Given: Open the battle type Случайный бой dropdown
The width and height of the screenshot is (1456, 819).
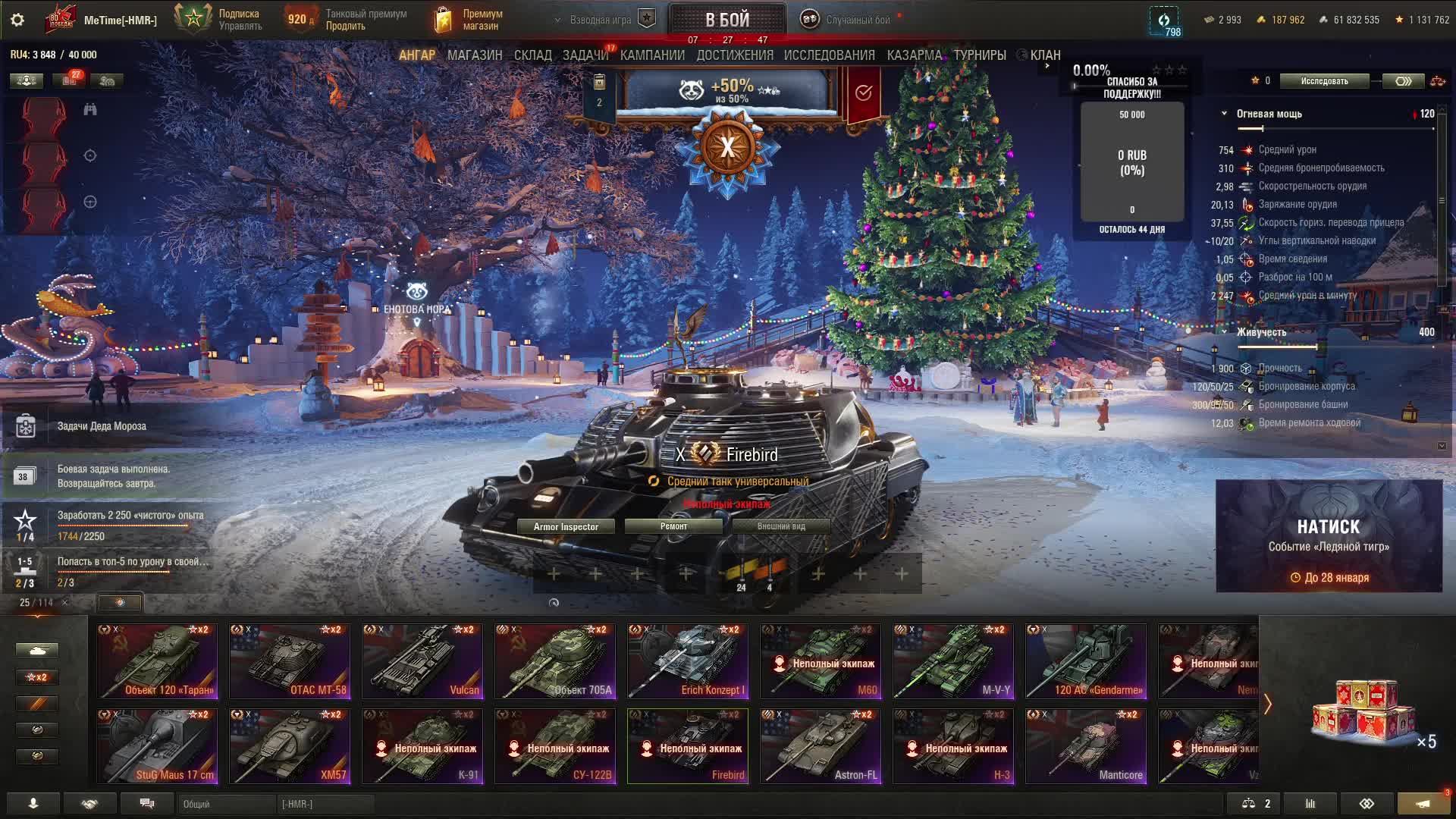Looking at the screenshot, I should [849, 20].
